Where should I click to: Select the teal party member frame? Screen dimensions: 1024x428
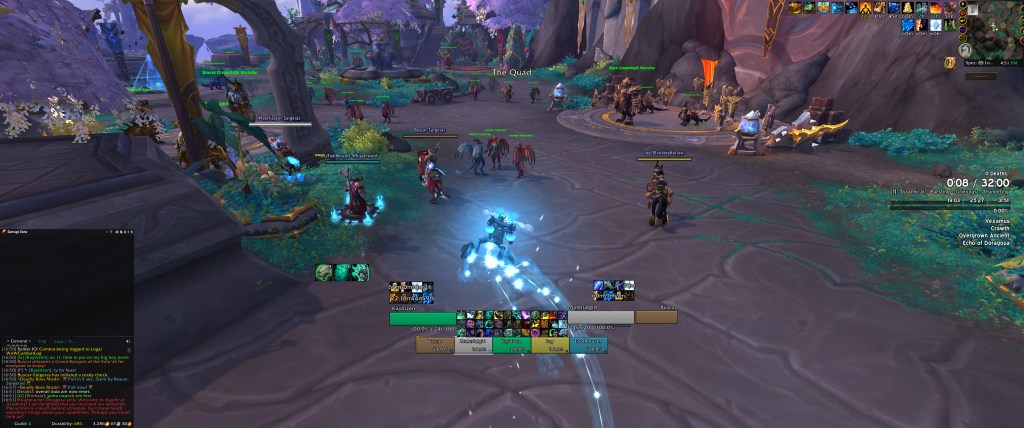pyautogui.click(x=587, y=345)
